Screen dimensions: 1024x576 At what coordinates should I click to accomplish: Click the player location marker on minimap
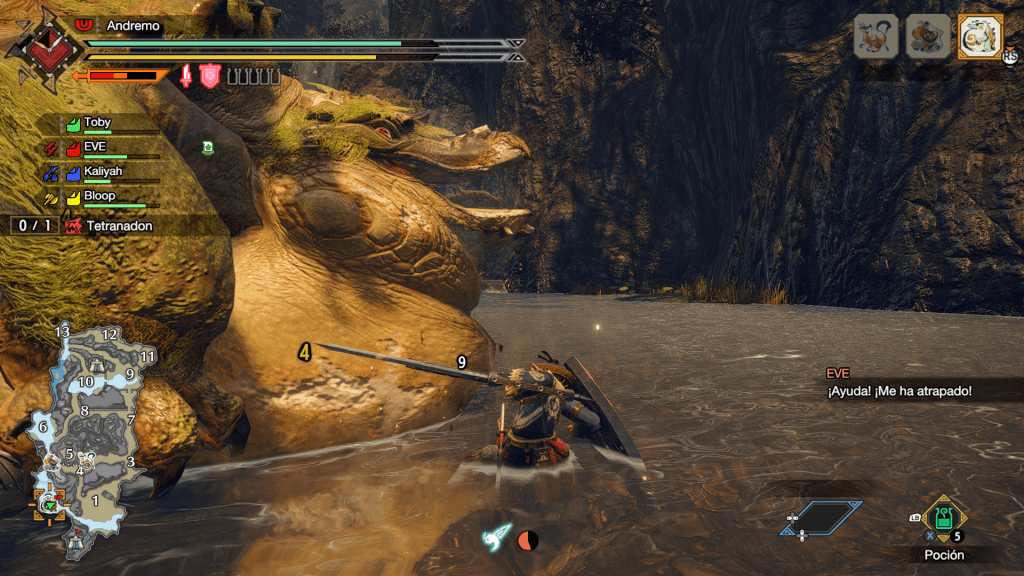48,504
